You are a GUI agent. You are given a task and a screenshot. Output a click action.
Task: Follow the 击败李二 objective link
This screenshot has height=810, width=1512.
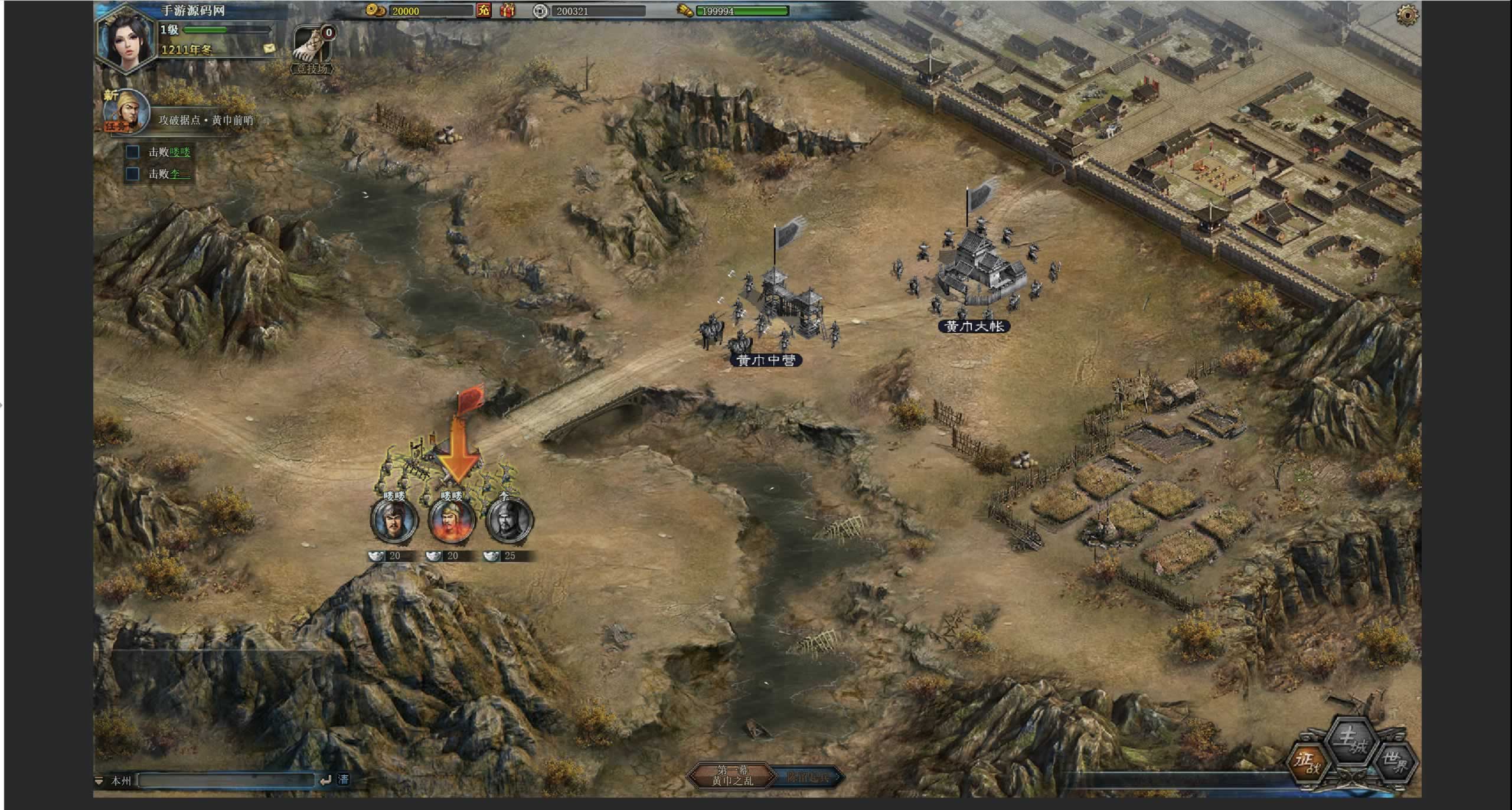pyautogui.click(x=179, y=174)
